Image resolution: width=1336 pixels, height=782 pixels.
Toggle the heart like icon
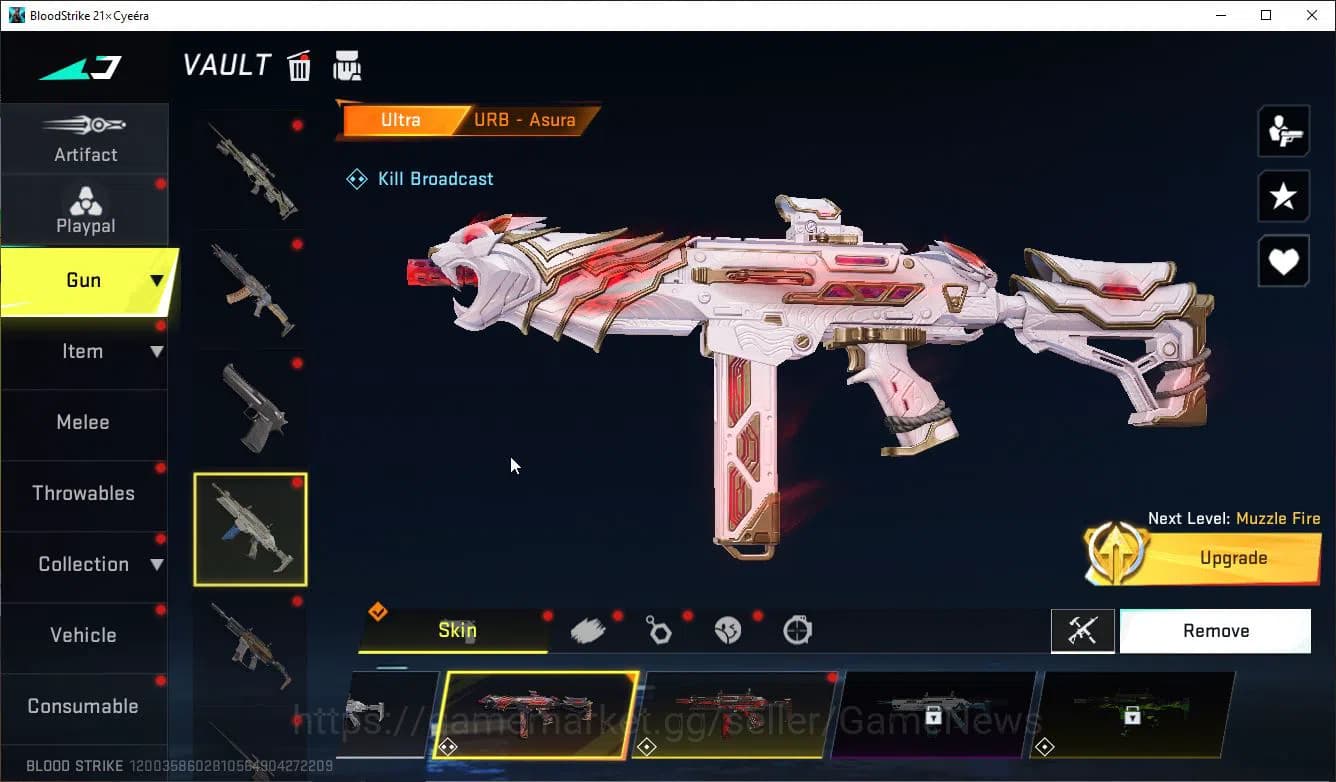(x=1283, y=261)
